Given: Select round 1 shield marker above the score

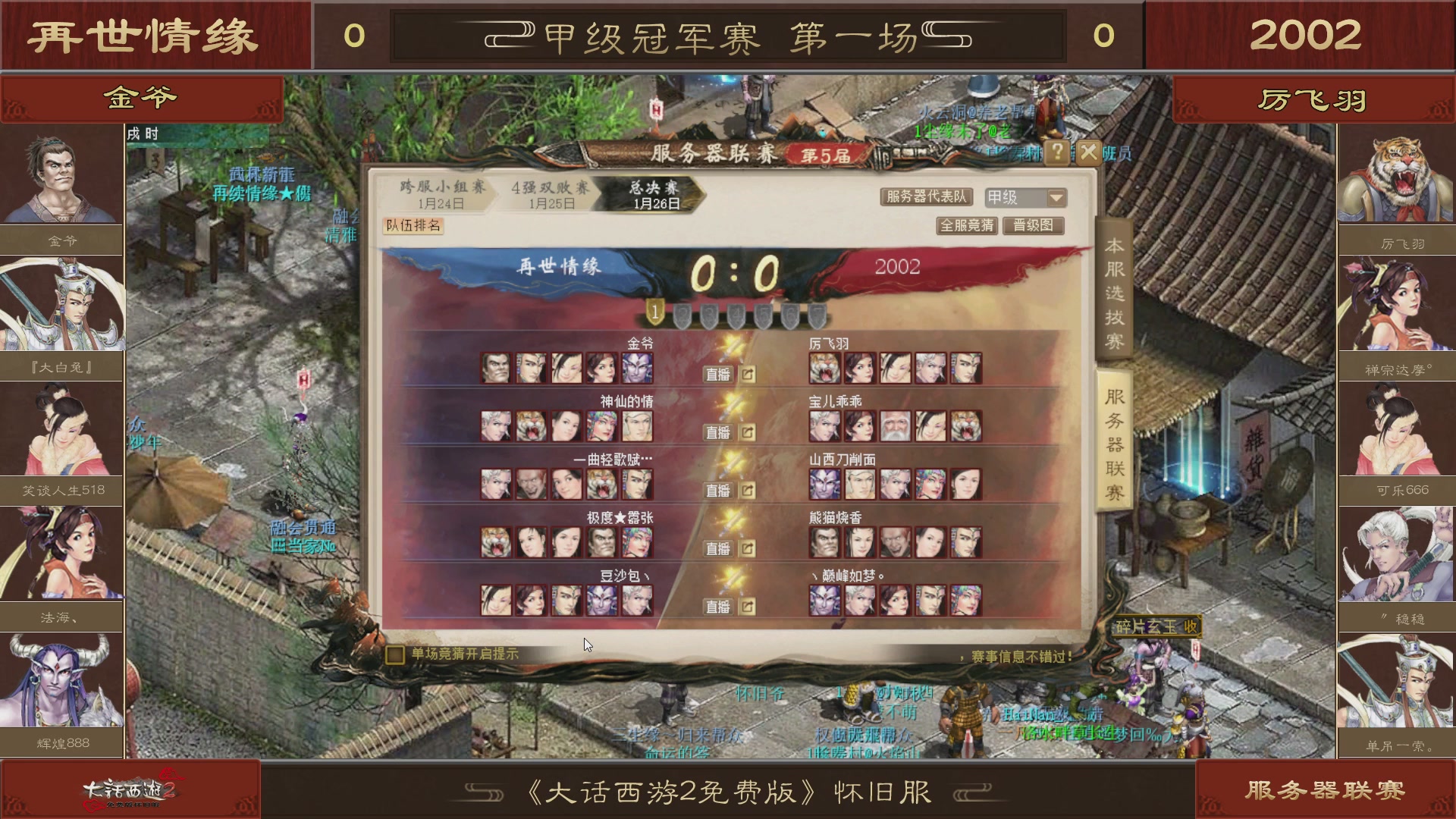Looking at the screenshot, I should (x=657, y=311).
